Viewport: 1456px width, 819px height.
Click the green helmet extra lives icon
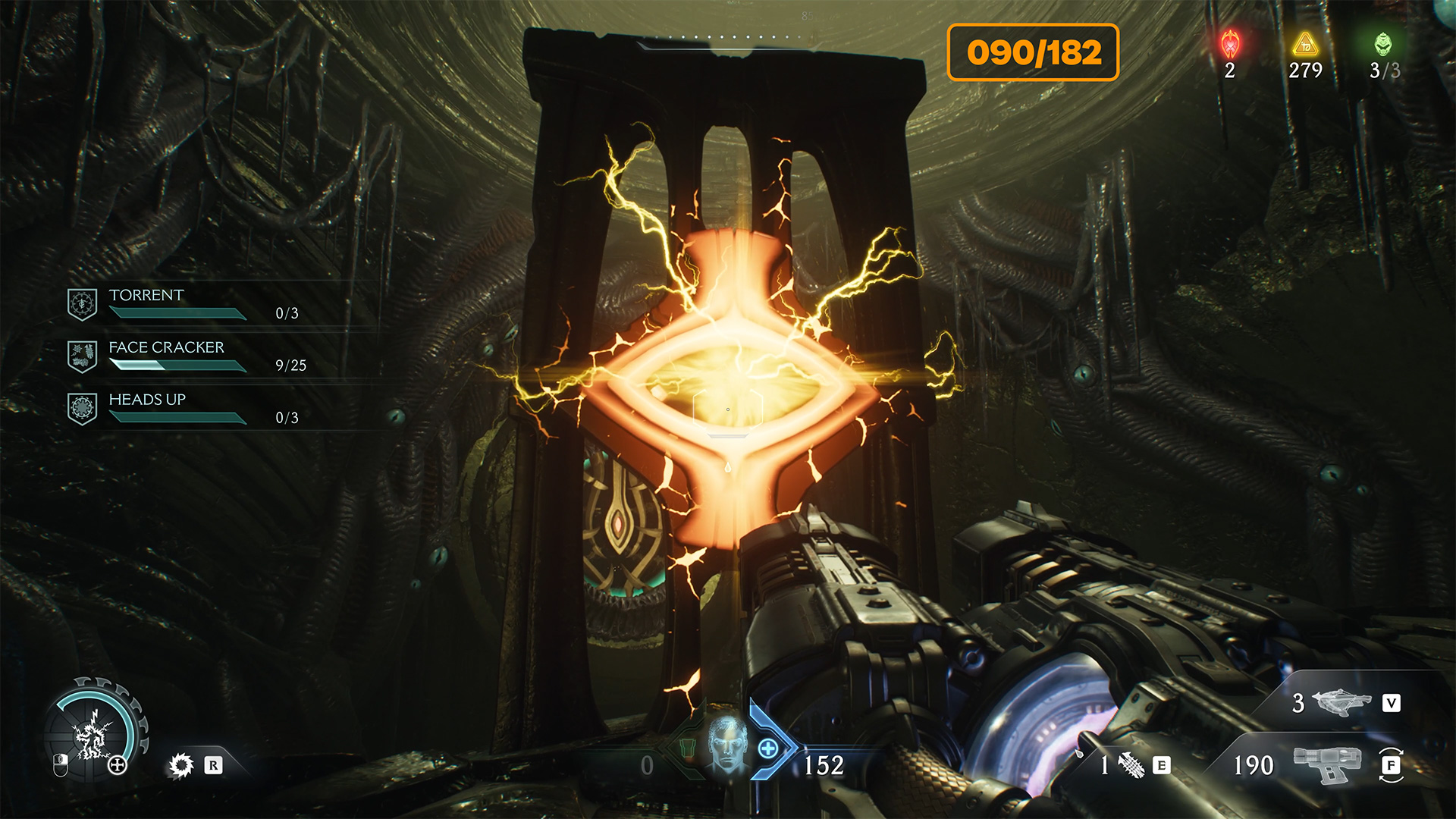1383,45
